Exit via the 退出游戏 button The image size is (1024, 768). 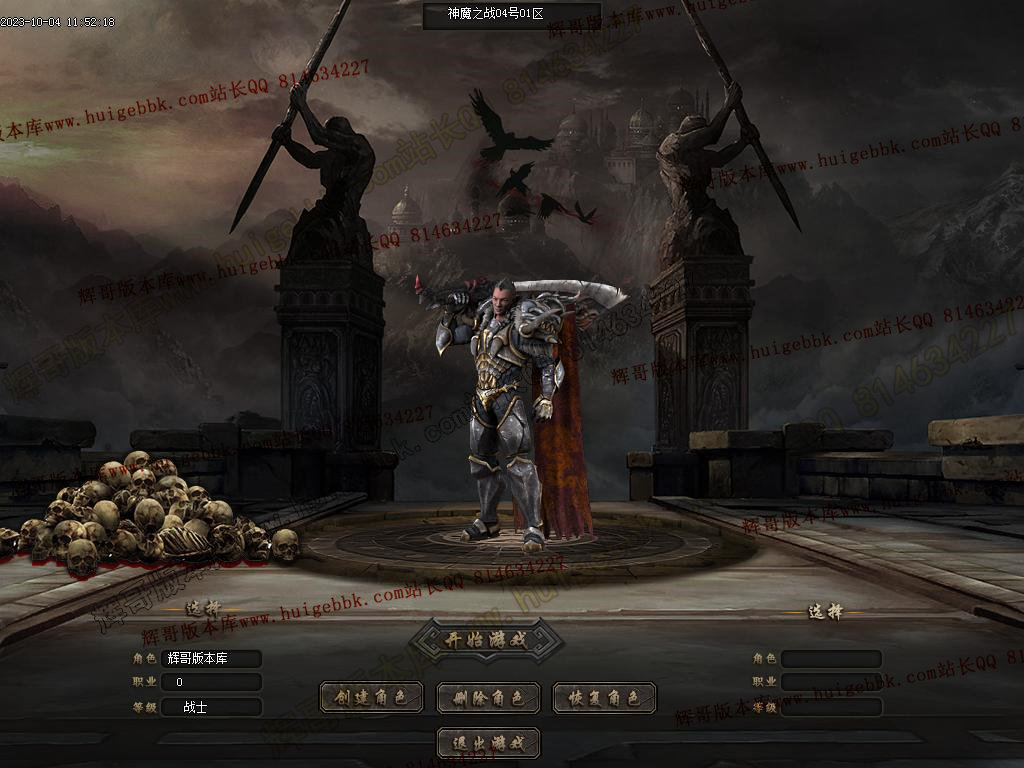point(488,743)
